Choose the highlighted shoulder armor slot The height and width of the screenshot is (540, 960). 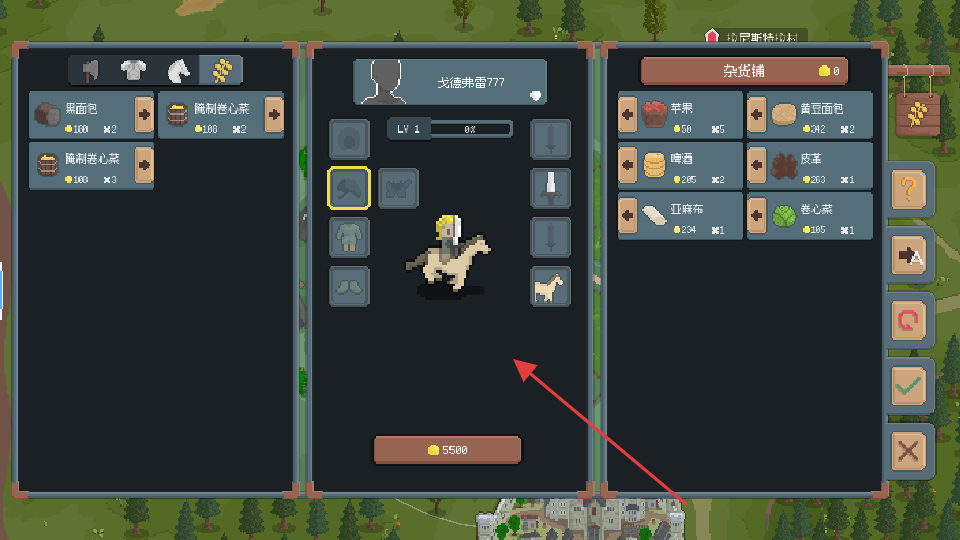pyautogui.click(x=349, y=188)
